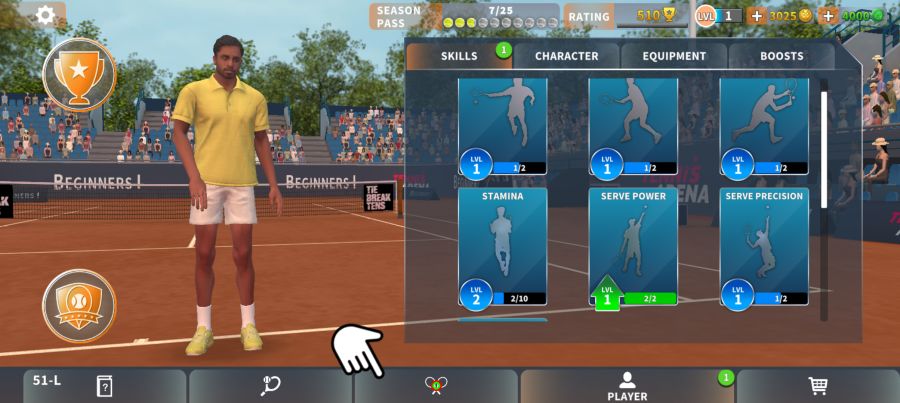Show the Boosts tab

[x=781, y=56]
